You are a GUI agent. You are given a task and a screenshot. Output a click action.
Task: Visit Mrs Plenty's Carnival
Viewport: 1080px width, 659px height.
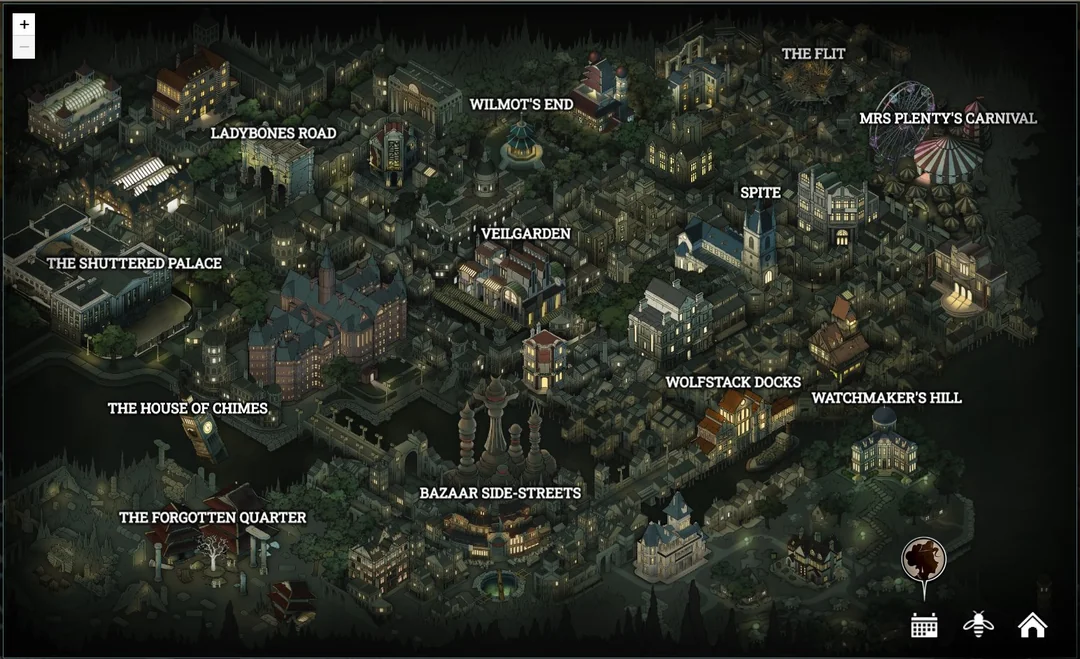click(947, 118)
